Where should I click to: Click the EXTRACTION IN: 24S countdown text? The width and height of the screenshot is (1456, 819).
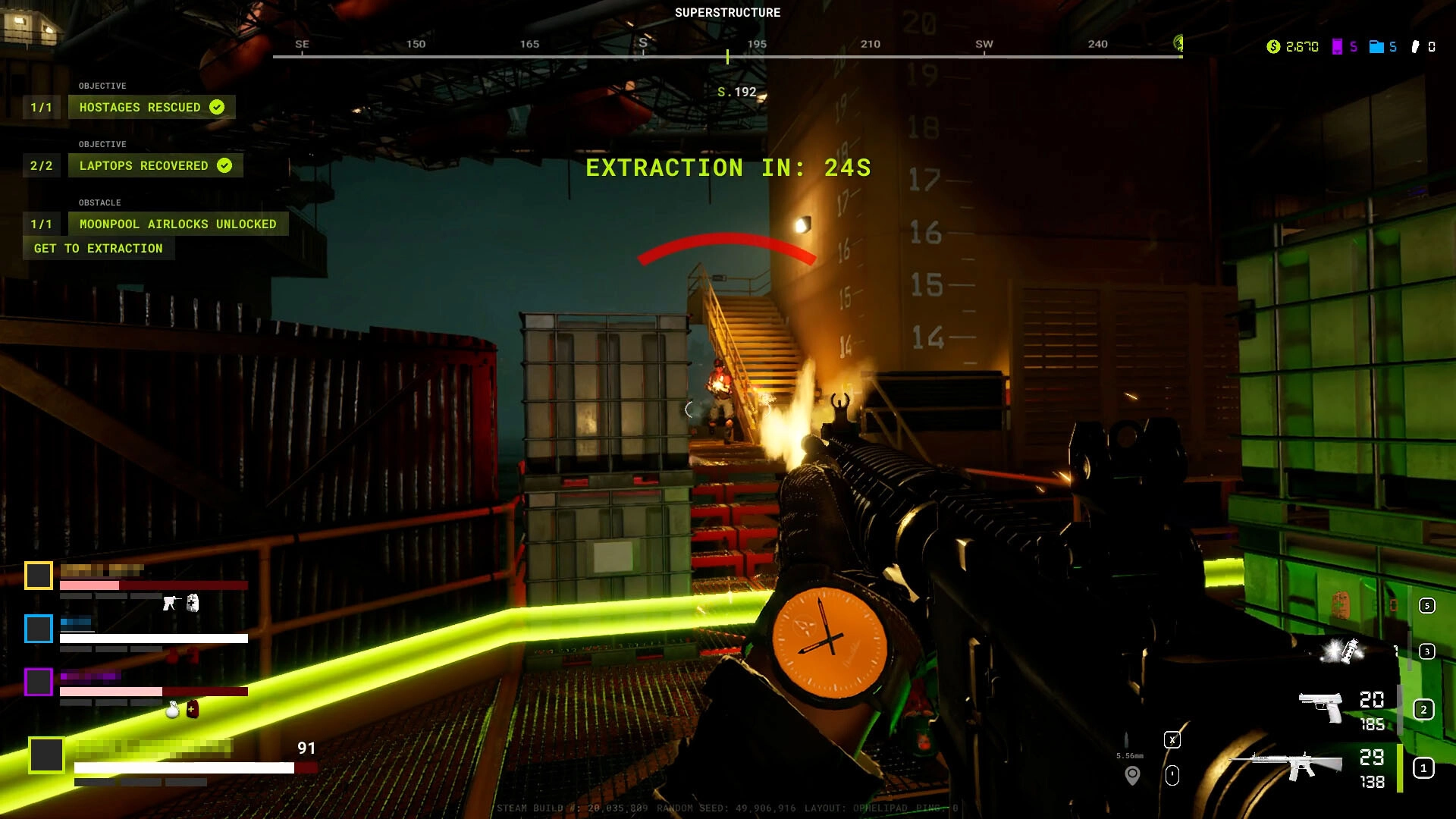tap(727, 168)
